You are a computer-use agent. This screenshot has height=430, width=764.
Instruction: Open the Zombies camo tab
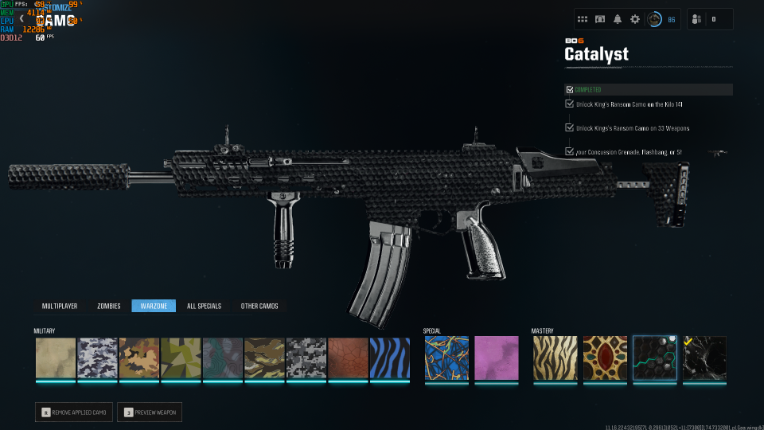tap(108, 306)
